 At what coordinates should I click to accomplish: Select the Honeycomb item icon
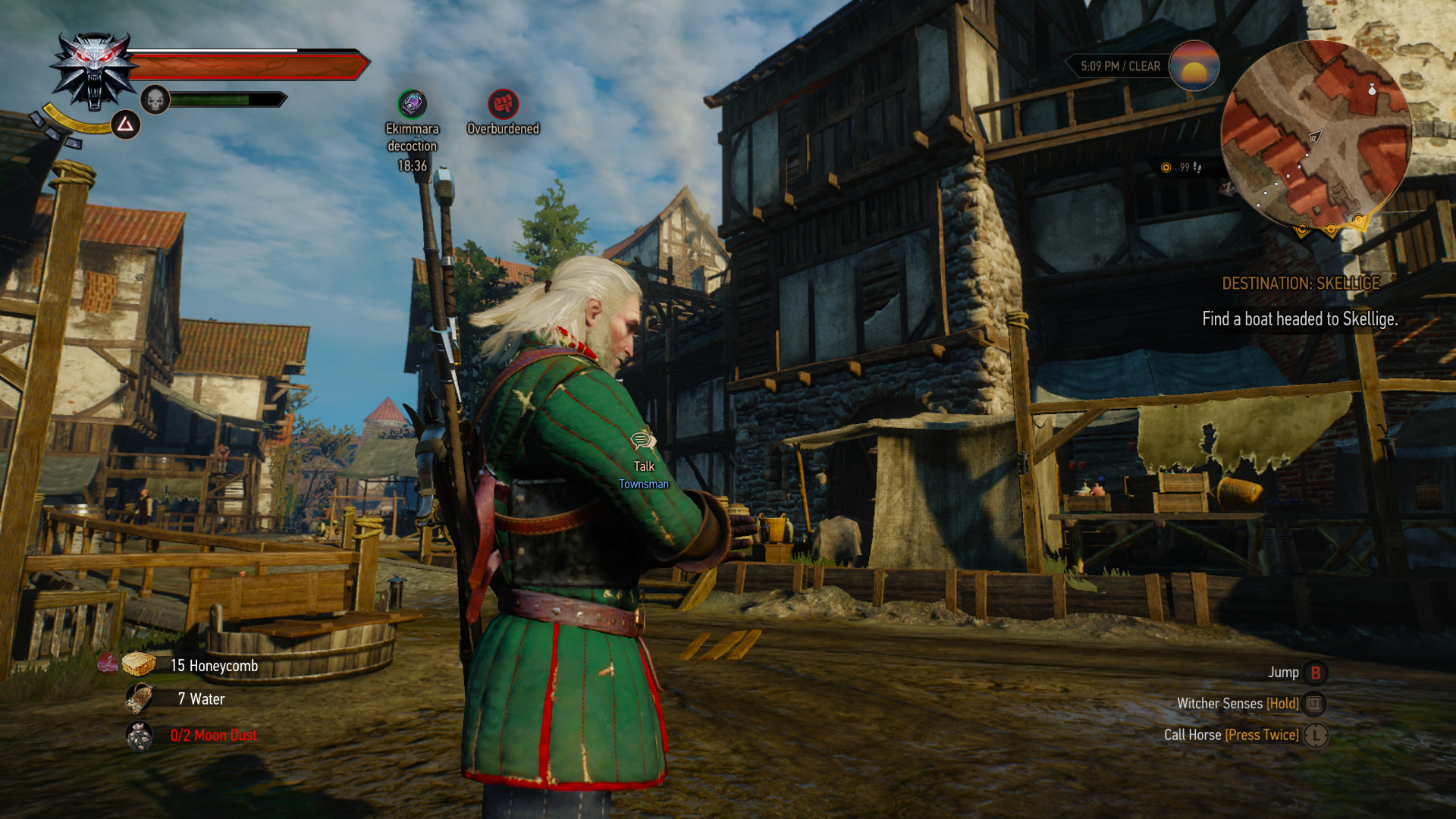(x=139, y=665)
